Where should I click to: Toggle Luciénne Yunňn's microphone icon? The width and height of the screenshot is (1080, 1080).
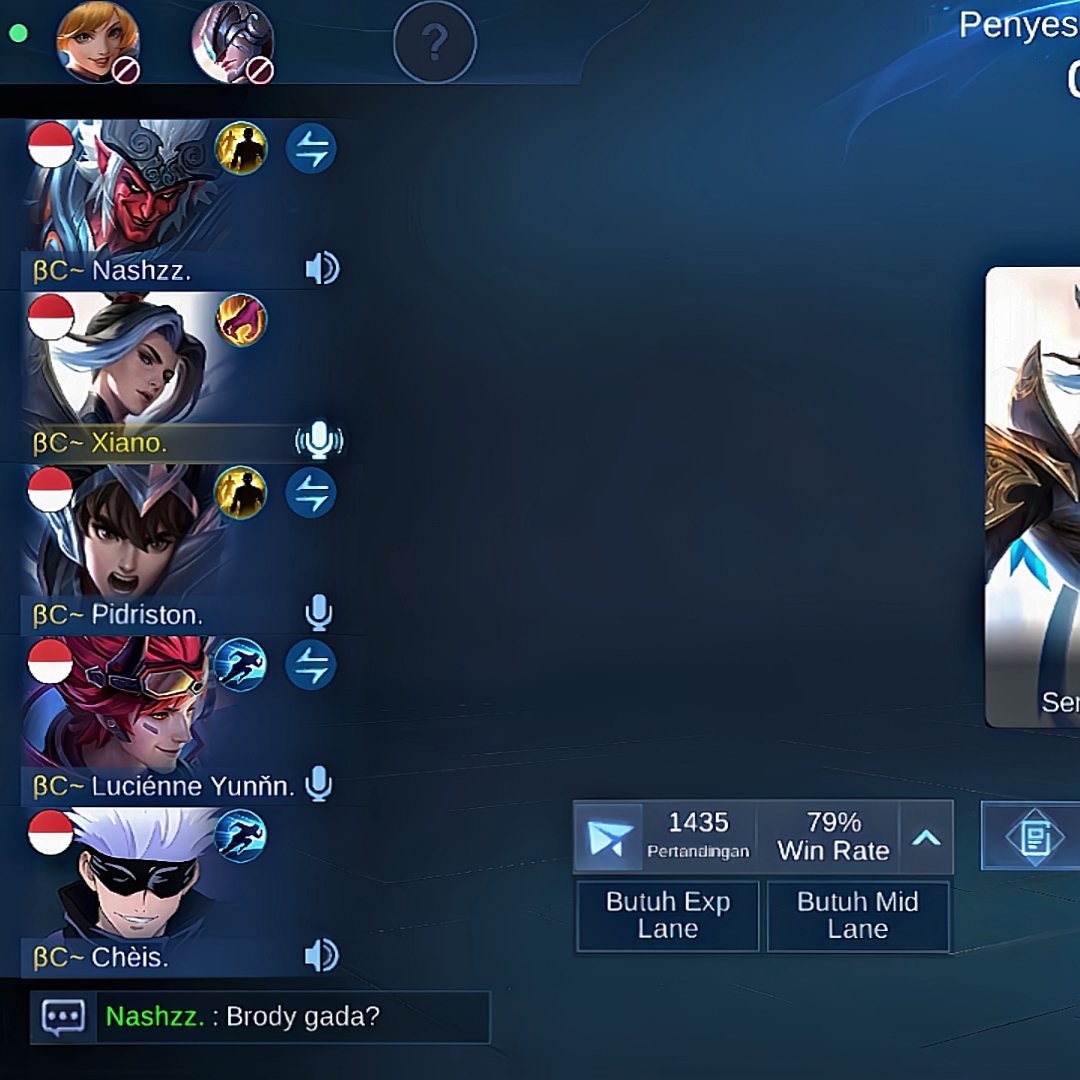[318, 785]
